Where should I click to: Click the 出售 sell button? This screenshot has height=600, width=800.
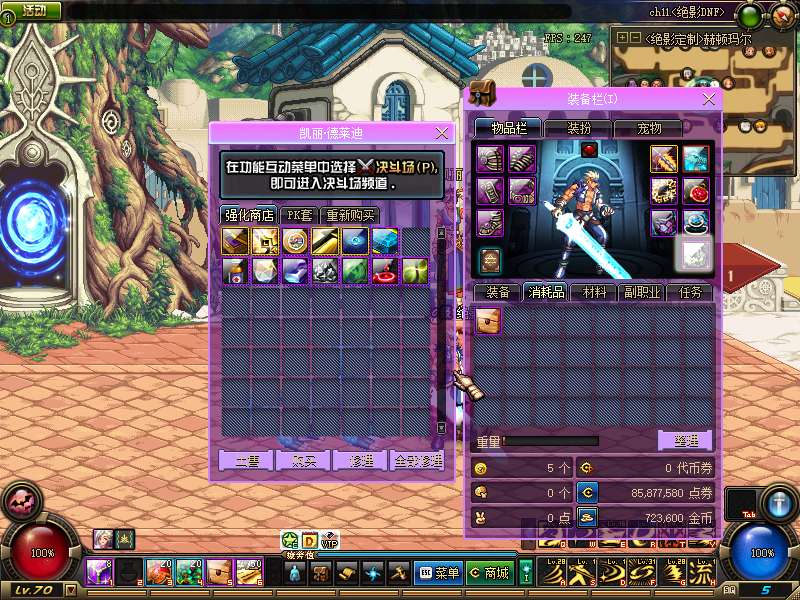click(246, 460)
